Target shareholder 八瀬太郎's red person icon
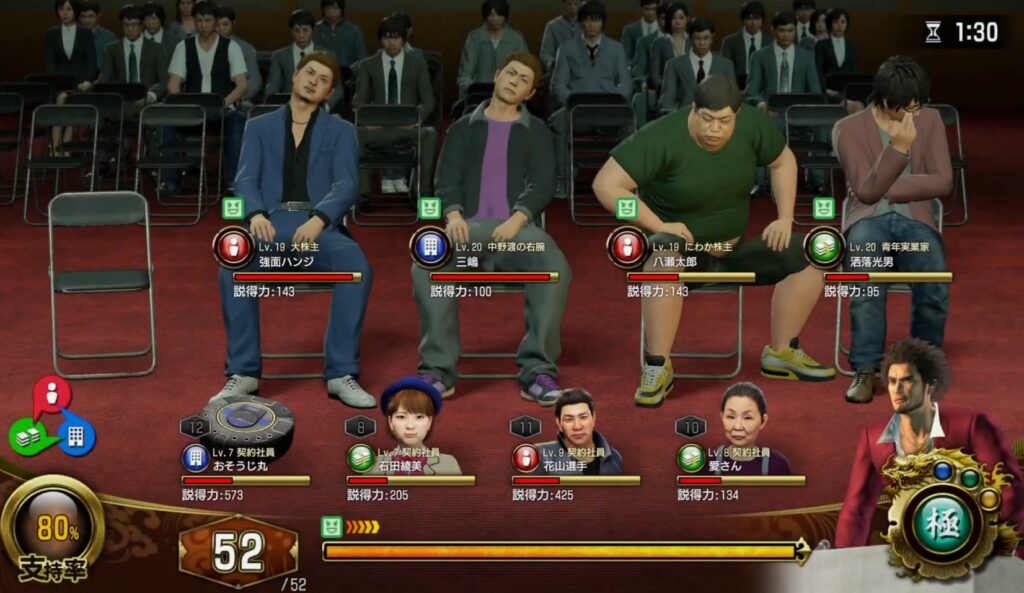 (x=626, y=247)
